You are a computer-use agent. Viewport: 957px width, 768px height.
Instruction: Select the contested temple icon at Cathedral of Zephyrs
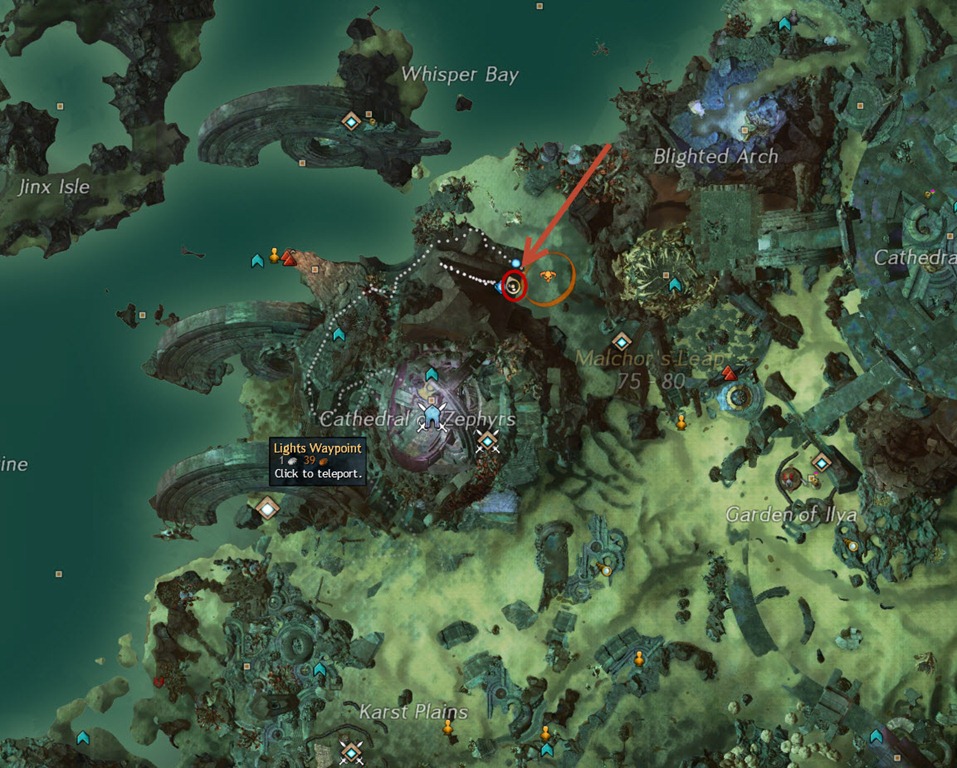(432, 415)
